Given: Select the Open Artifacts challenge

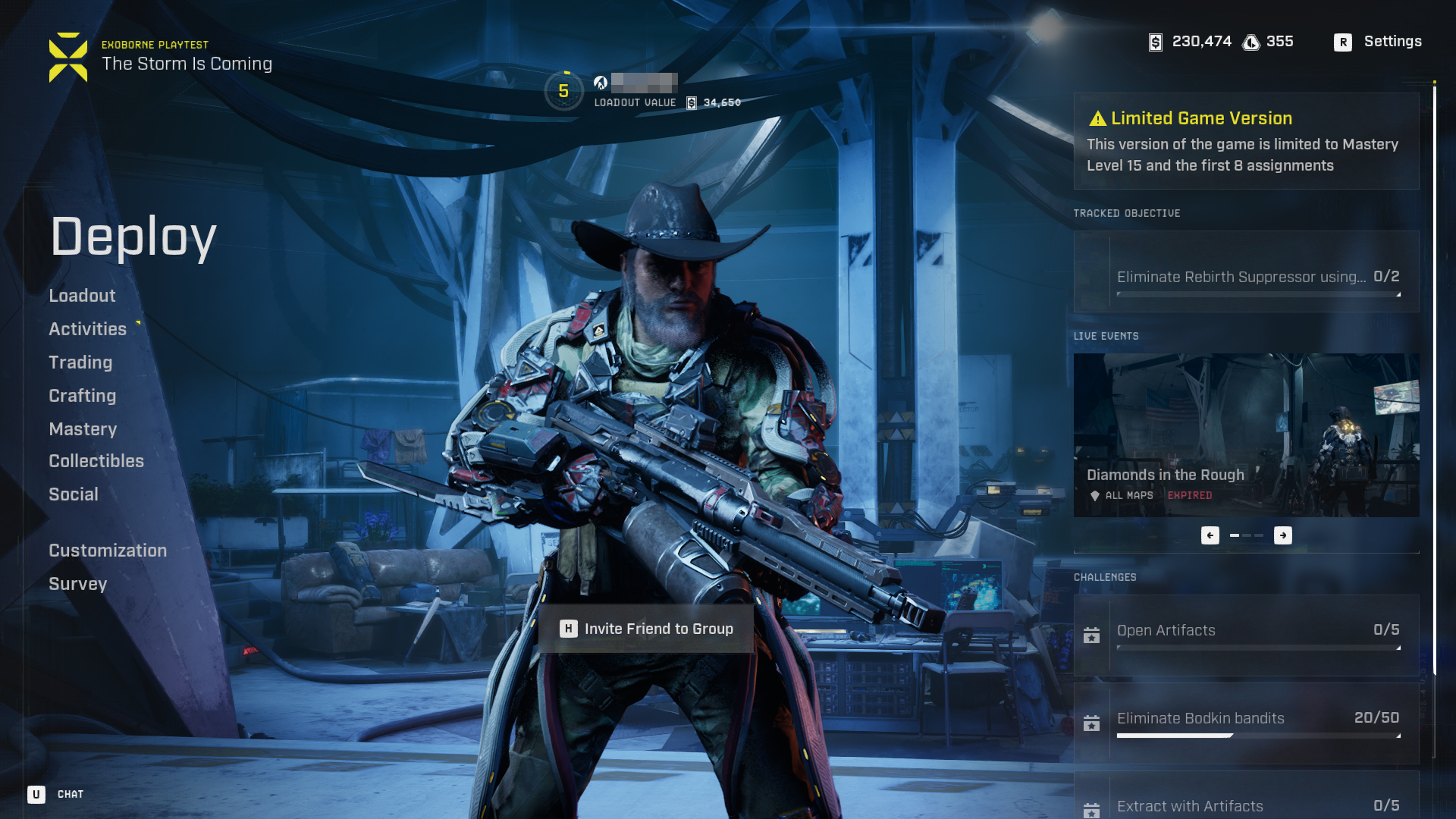Looking at the screenshot, I should point(1246,635).
